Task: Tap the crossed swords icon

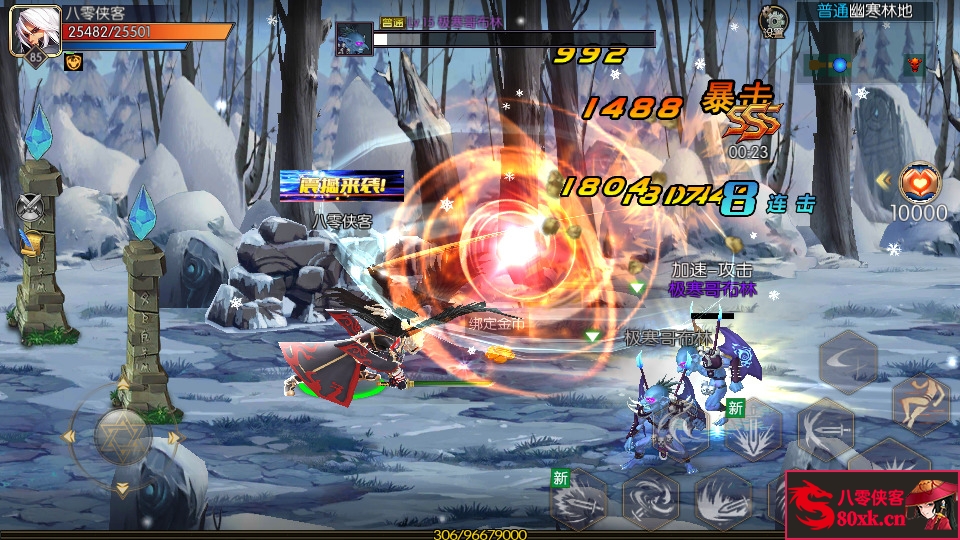Action: [x=29, y=207]
